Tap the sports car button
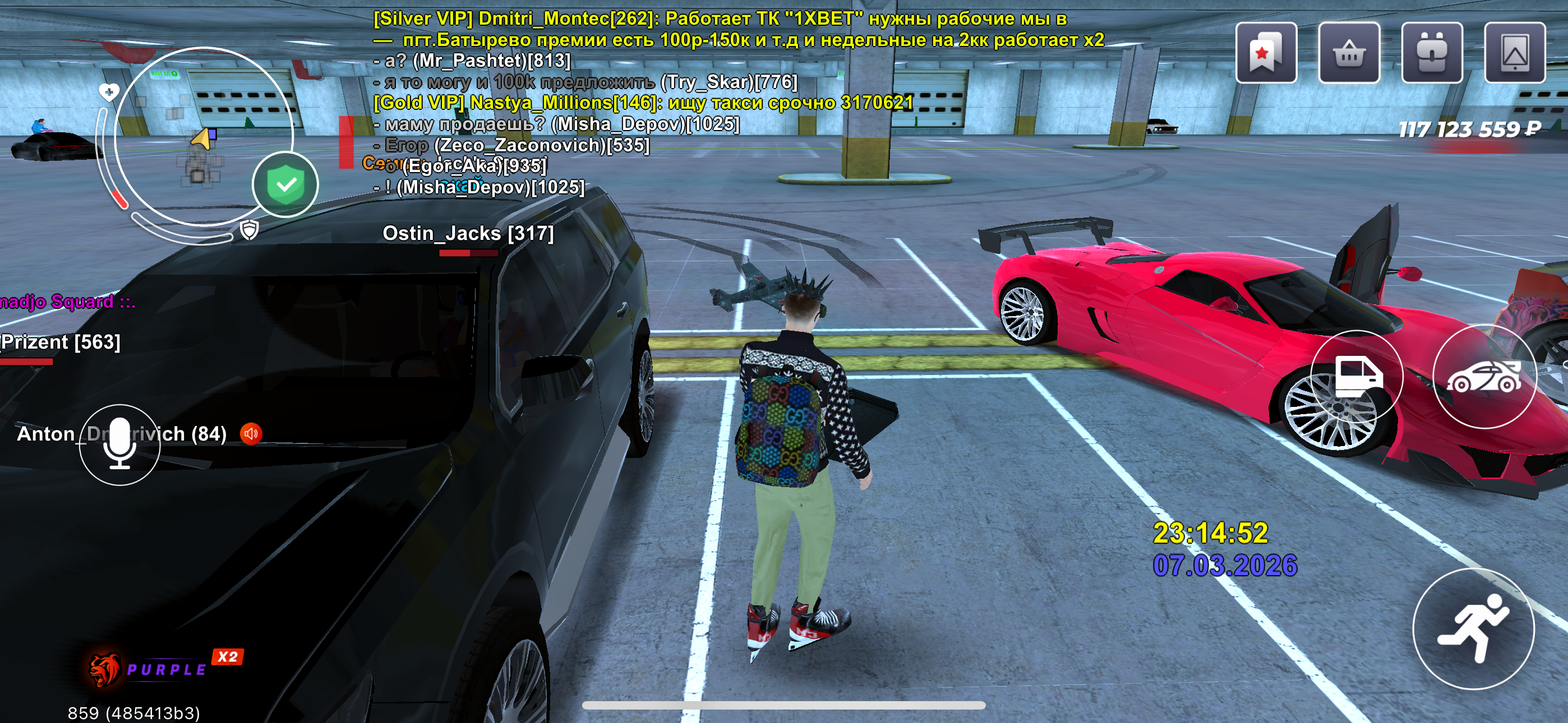 point(1483,377)
